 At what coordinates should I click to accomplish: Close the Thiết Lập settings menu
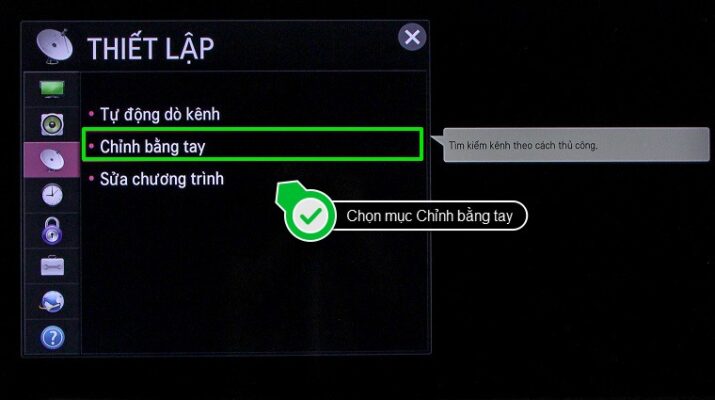[411, 38]
